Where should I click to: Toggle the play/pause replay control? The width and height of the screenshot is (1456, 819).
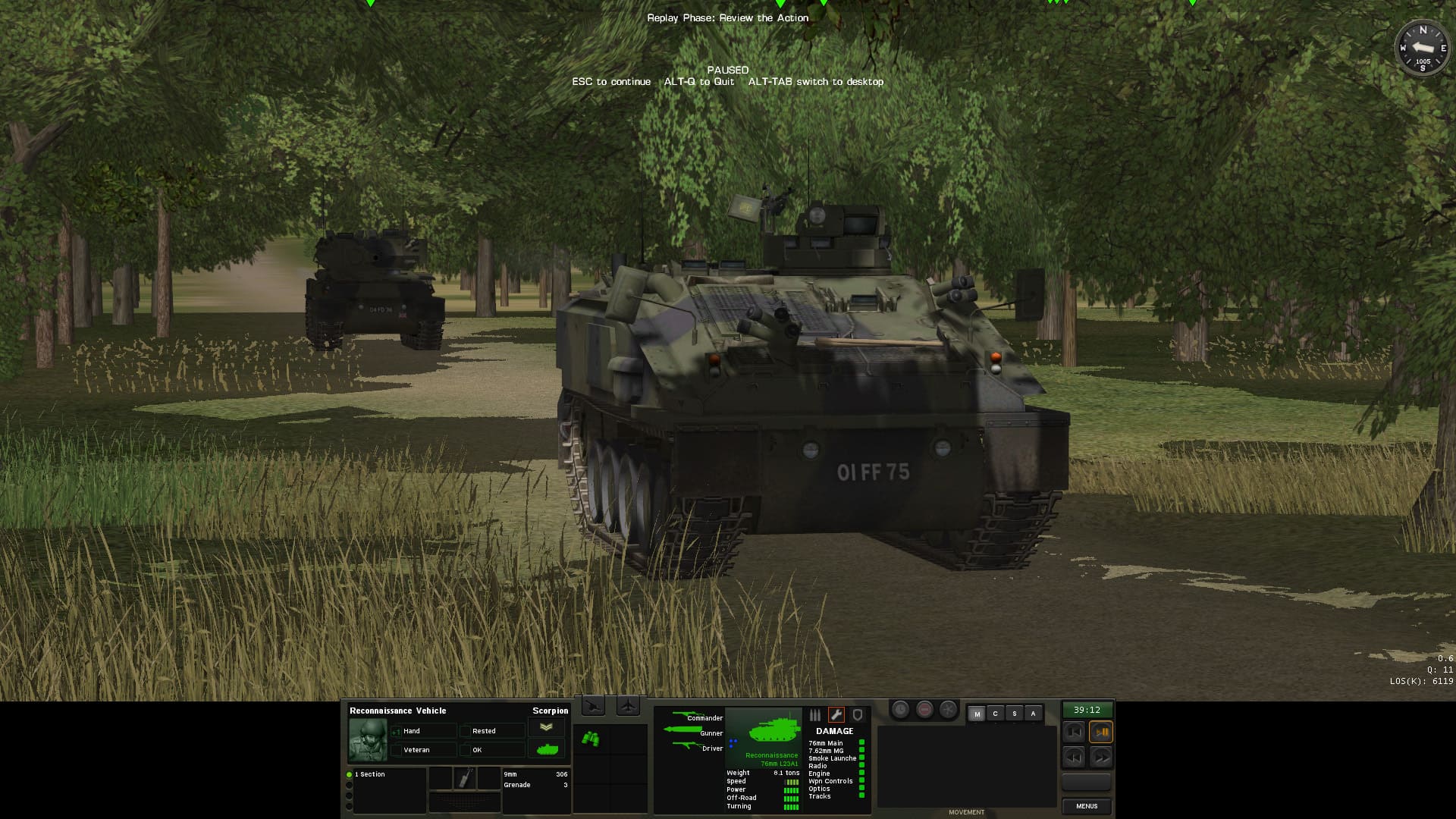[1101, 733]
